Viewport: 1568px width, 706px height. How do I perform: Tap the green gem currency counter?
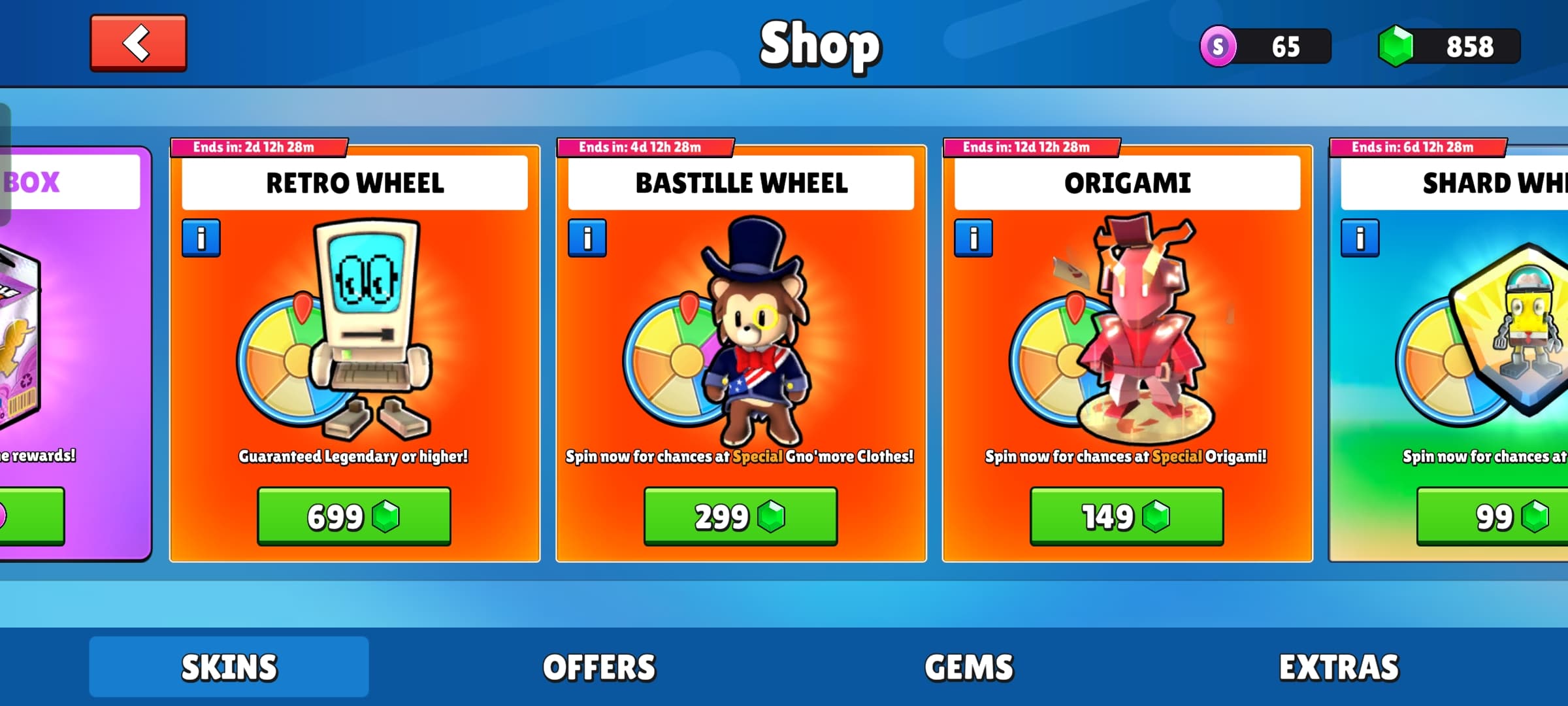click(x=1449, y=46)
